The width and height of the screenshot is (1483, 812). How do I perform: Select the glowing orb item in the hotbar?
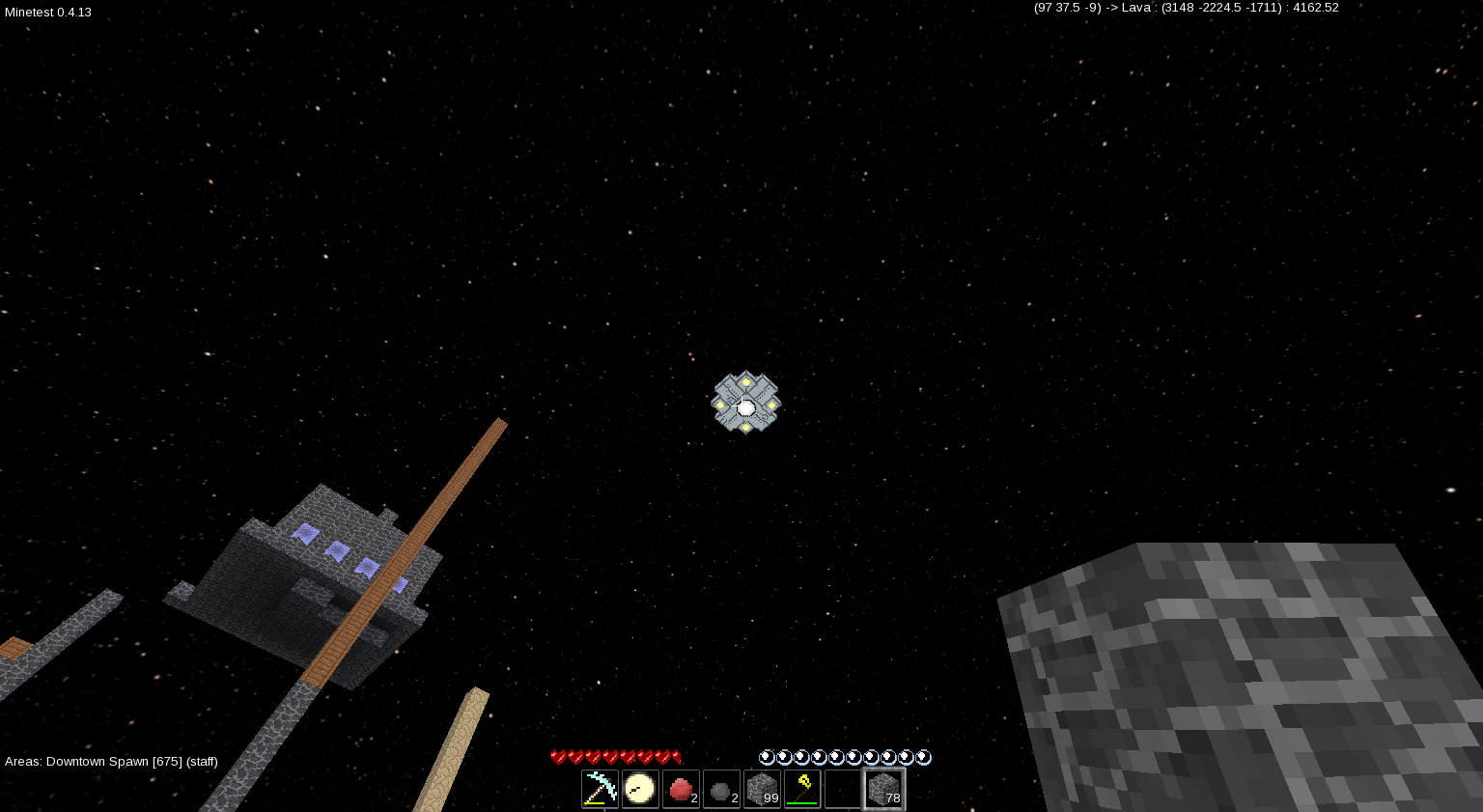coord(640,789)
